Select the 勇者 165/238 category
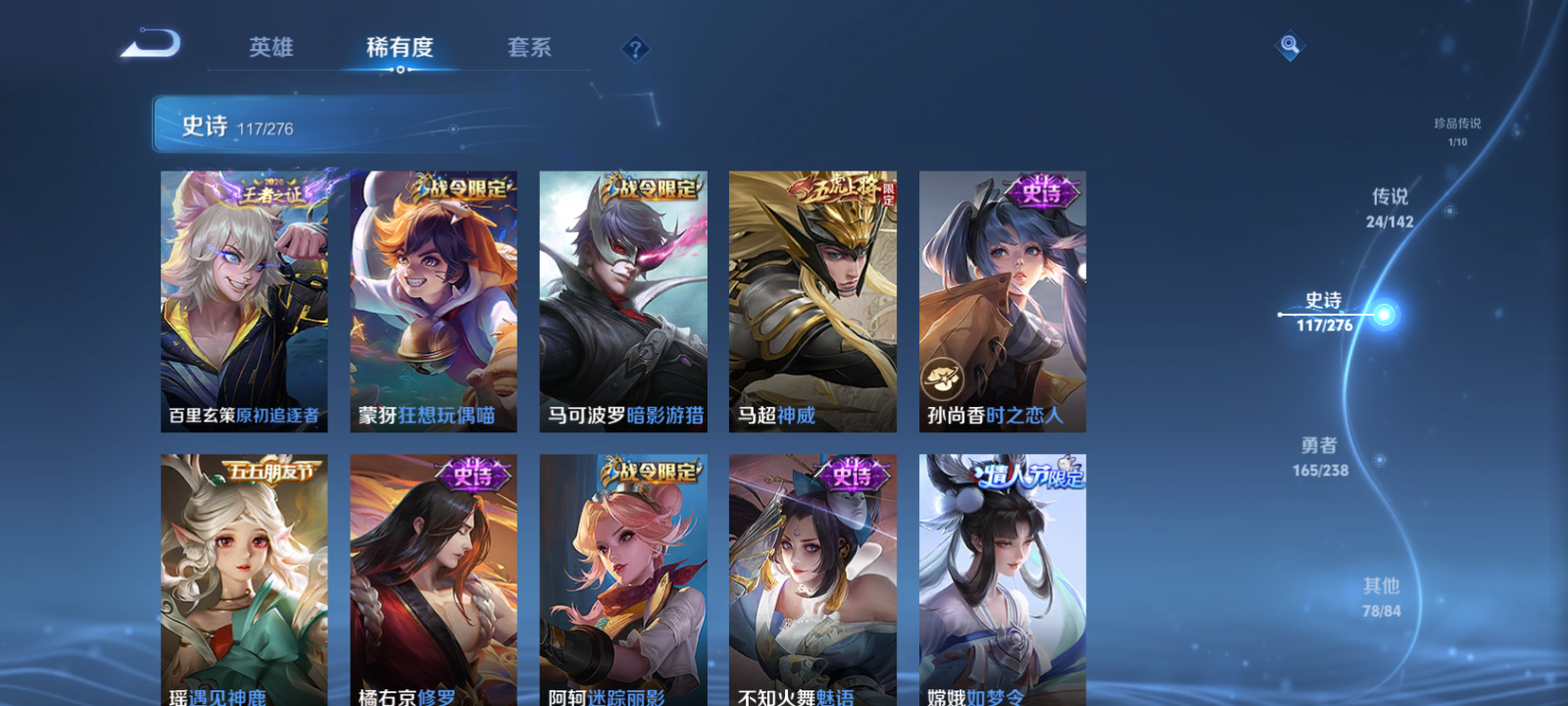This screenshot has width=1568, height=706. [x=1319, y=457]
